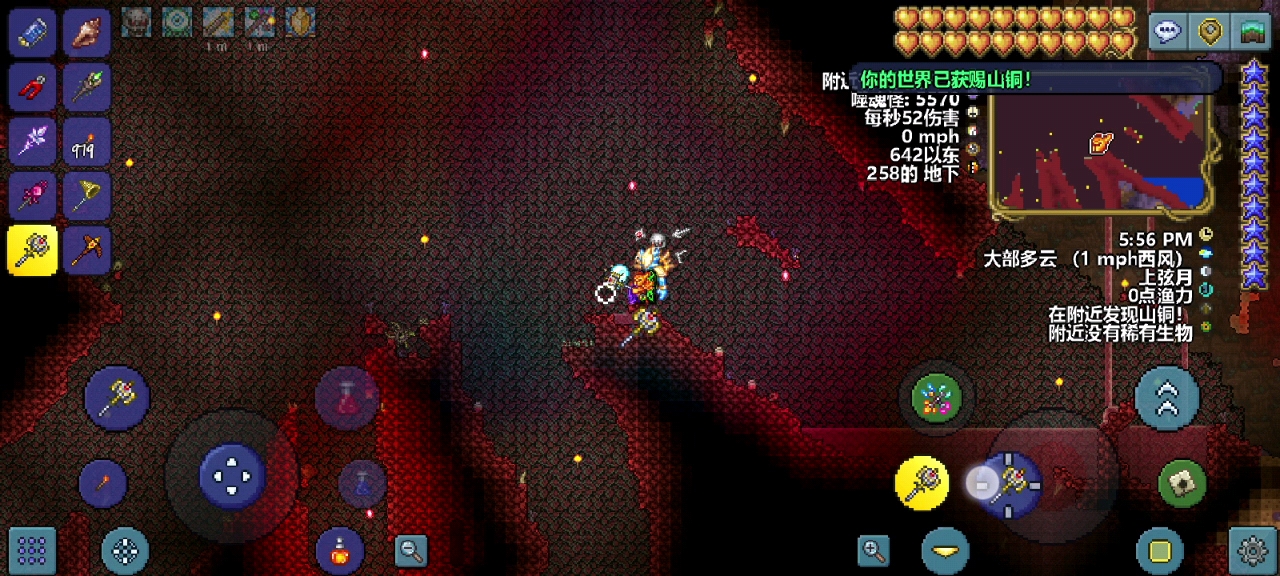1280x576 pixels.
Task: Select the cell phone hotbar slot
Action: [32, 33]
